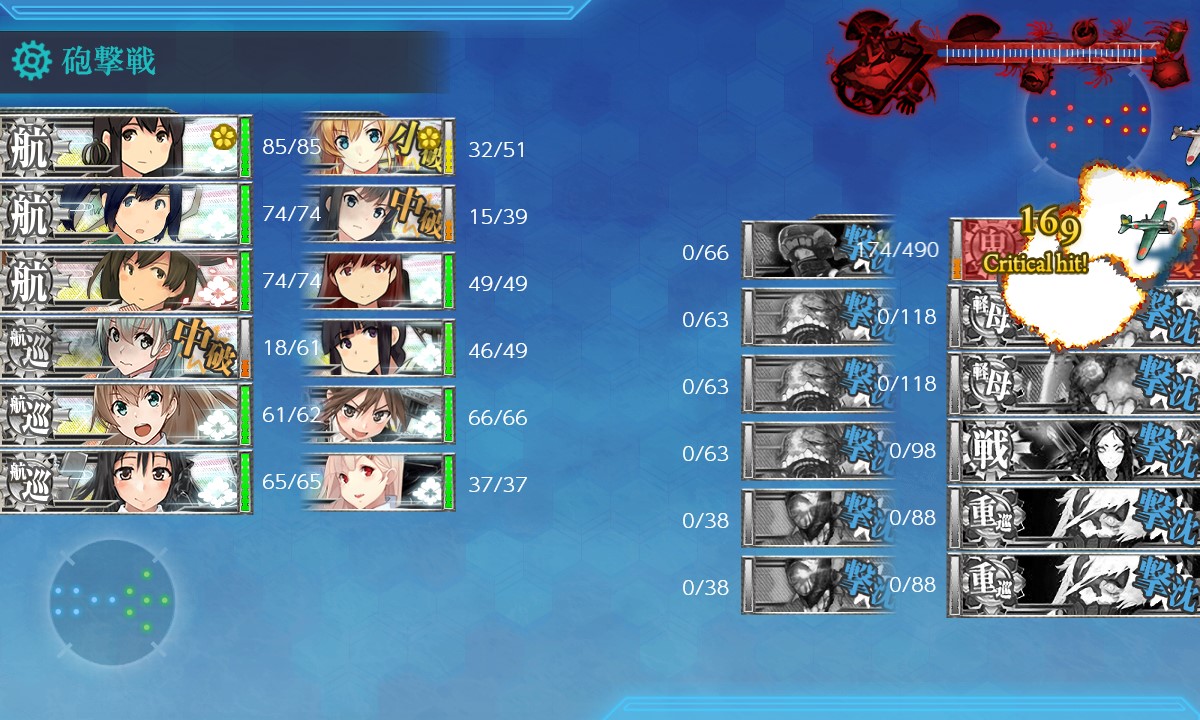
Task: Choose the escort ship with 46/49 HP
Action: click(x=378, y=348)
